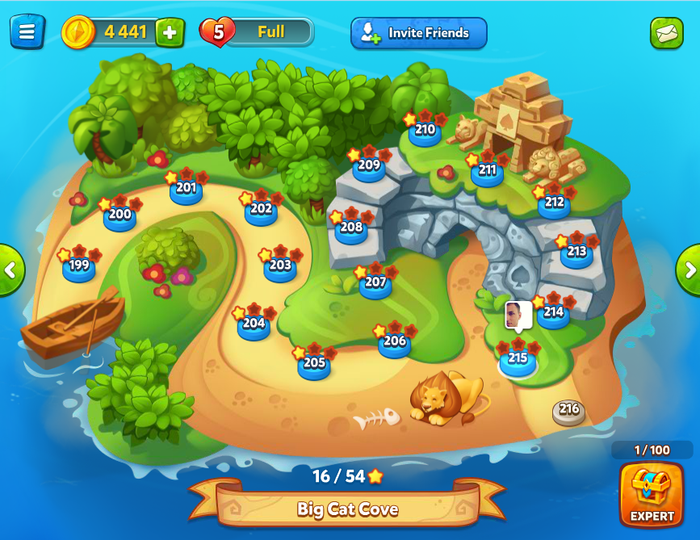
Task: Select level 212 near the temple
Action: click(554, 203)
